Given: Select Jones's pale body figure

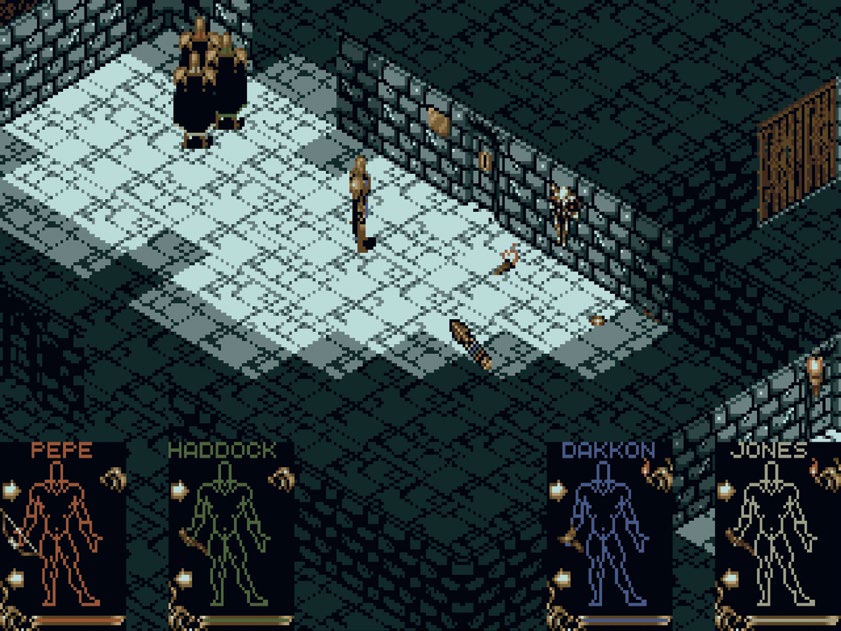Looking at the screenshot, I should tap(773, 530).
